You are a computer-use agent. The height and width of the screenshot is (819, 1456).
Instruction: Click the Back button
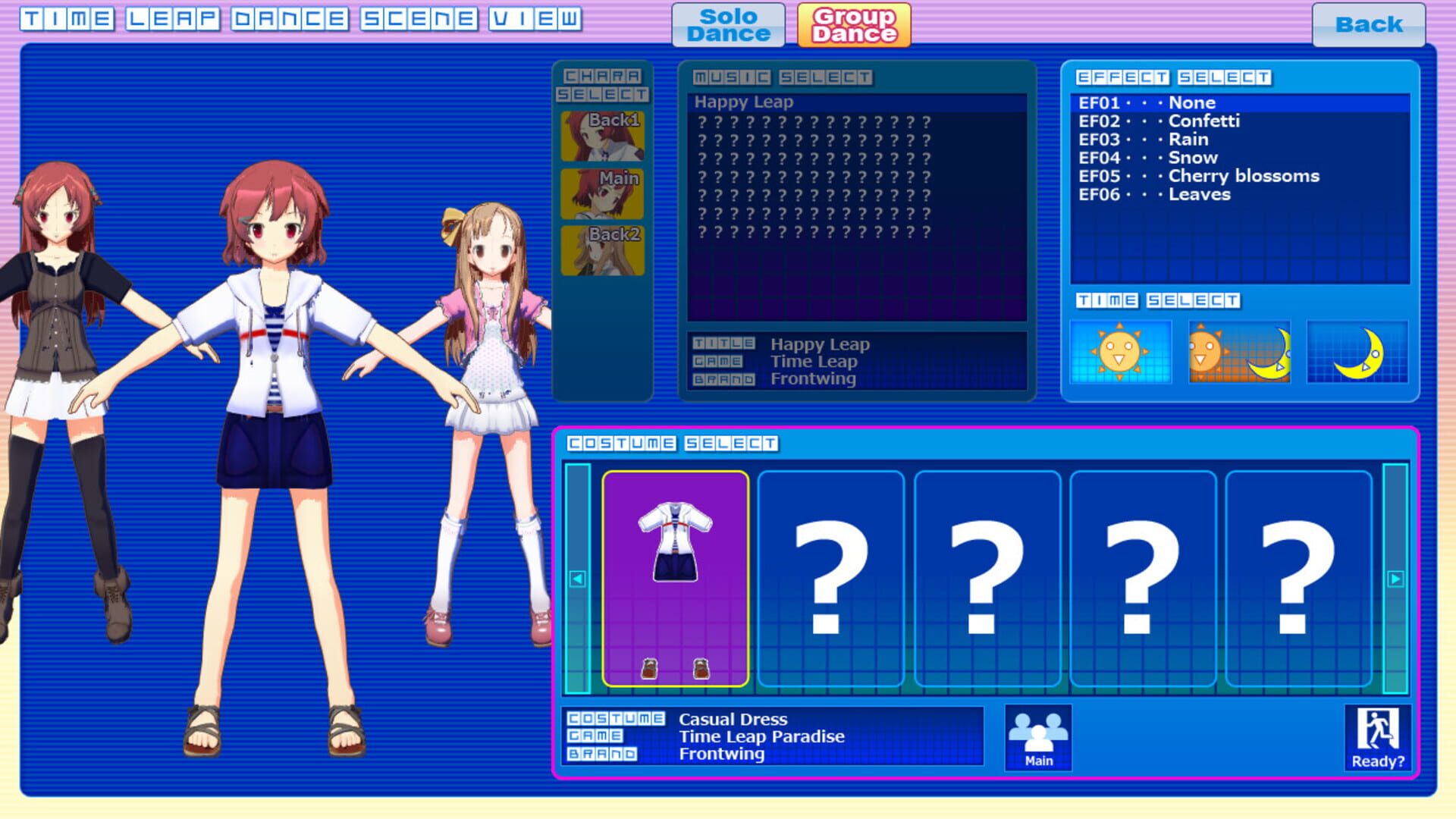click(1369, 24)
